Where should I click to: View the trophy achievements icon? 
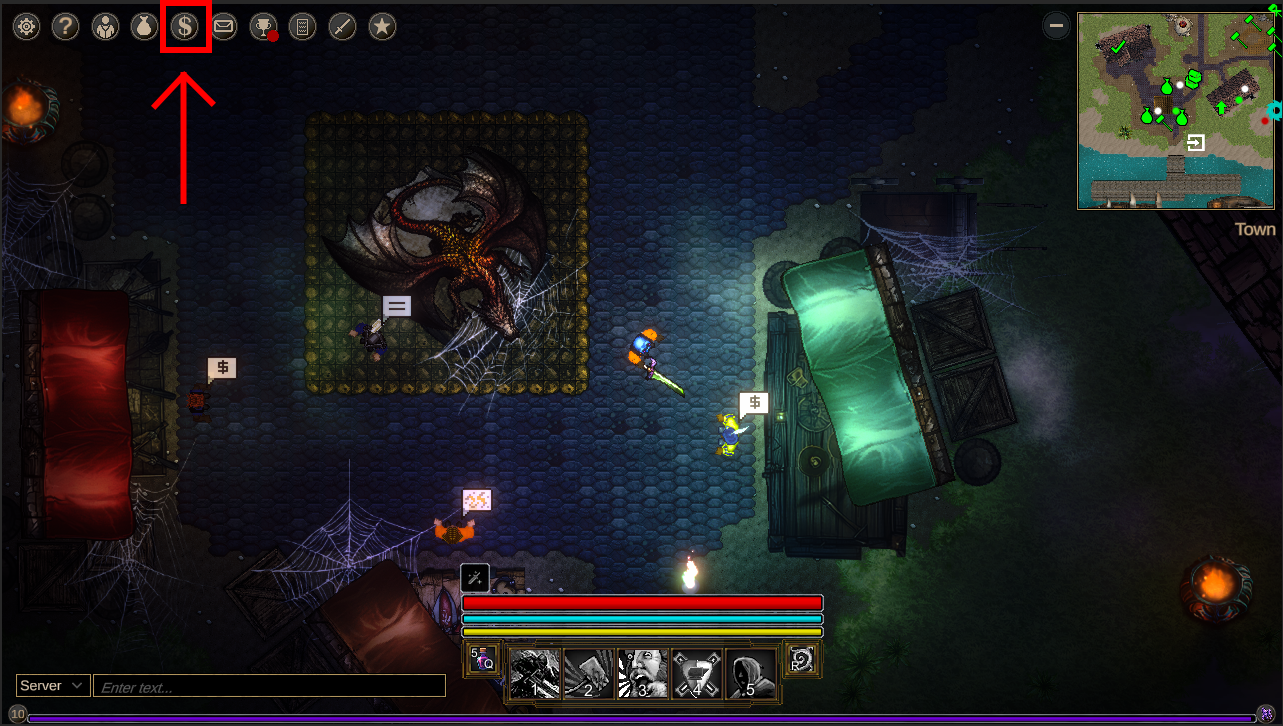[263, 27]
